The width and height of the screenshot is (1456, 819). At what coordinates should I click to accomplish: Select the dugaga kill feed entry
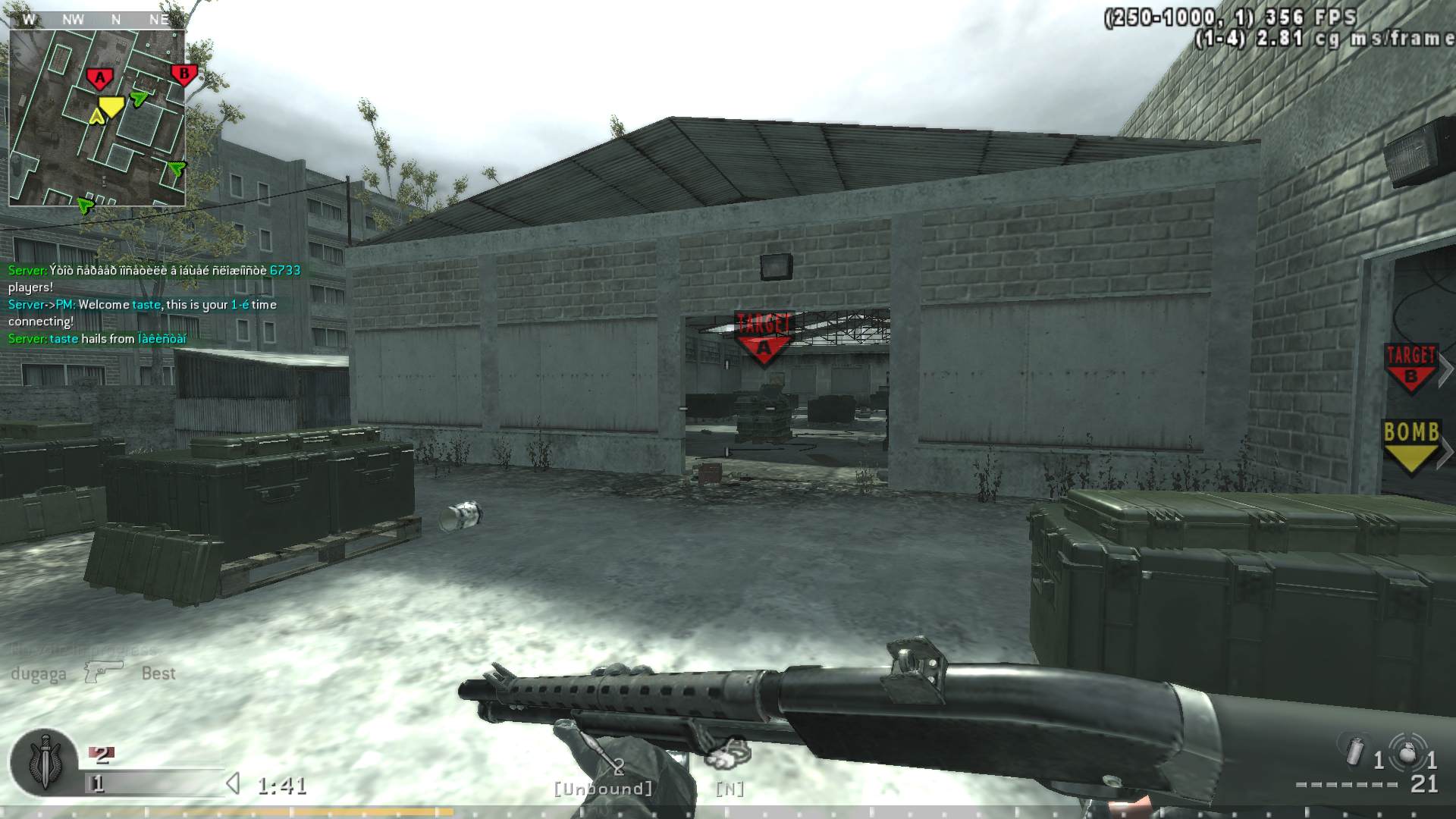coord(93,673)
